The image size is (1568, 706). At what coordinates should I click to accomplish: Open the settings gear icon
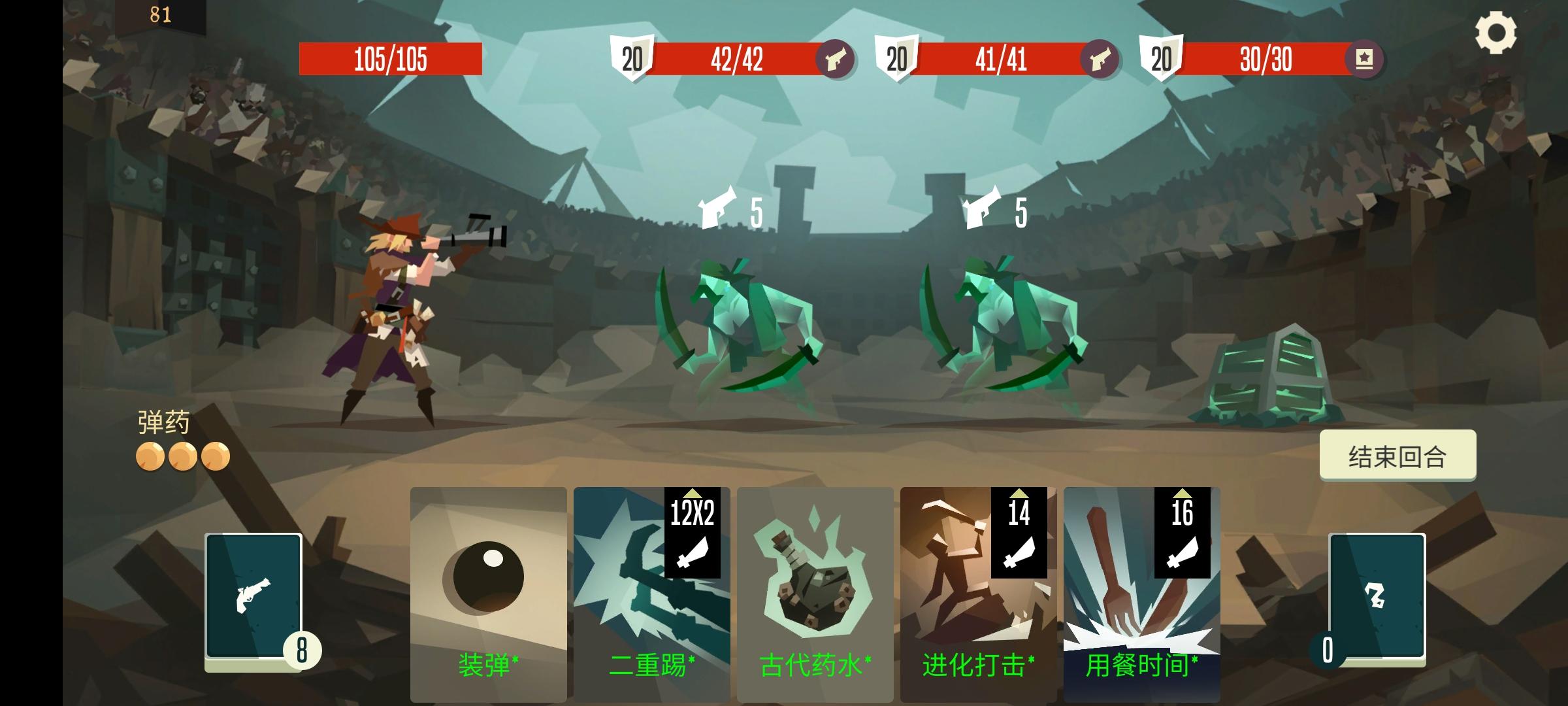pos(1496,31)
